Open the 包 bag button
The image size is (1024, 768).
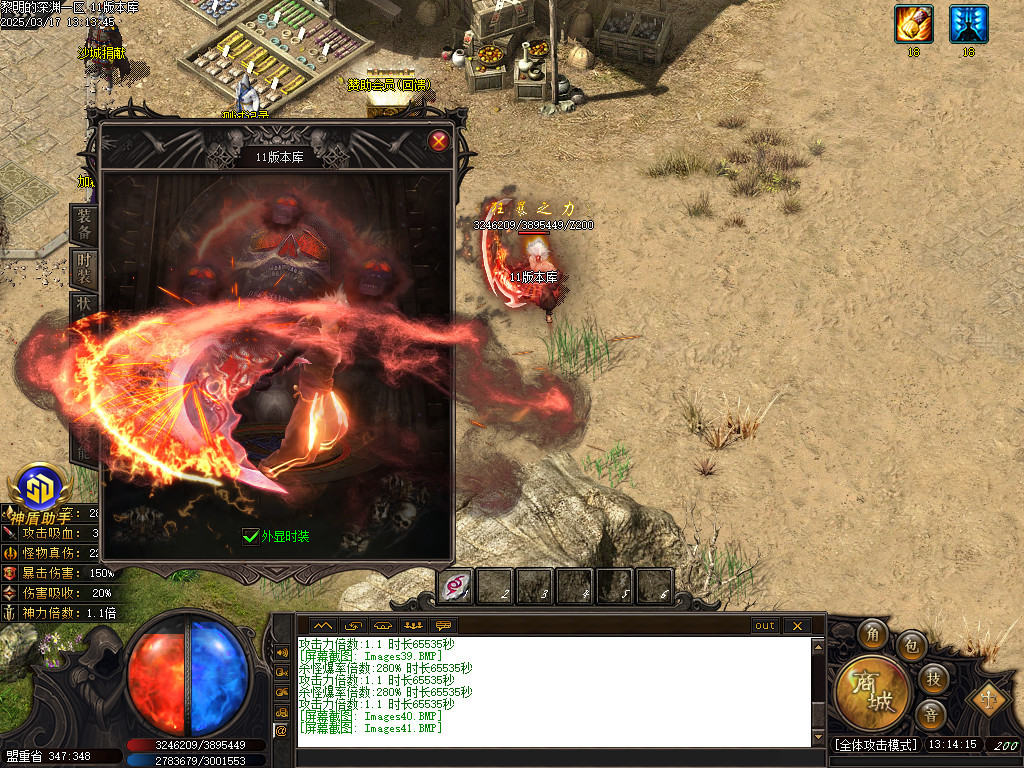pyautogui.click(x=911, y=646)
